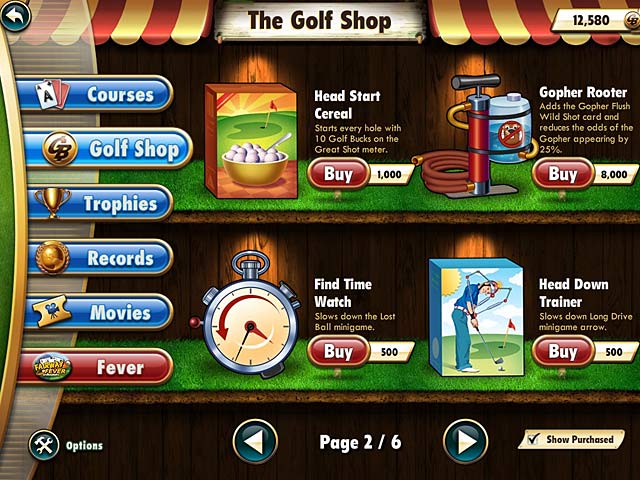
Task: View the Records menu
Action: tap(100, 258)
